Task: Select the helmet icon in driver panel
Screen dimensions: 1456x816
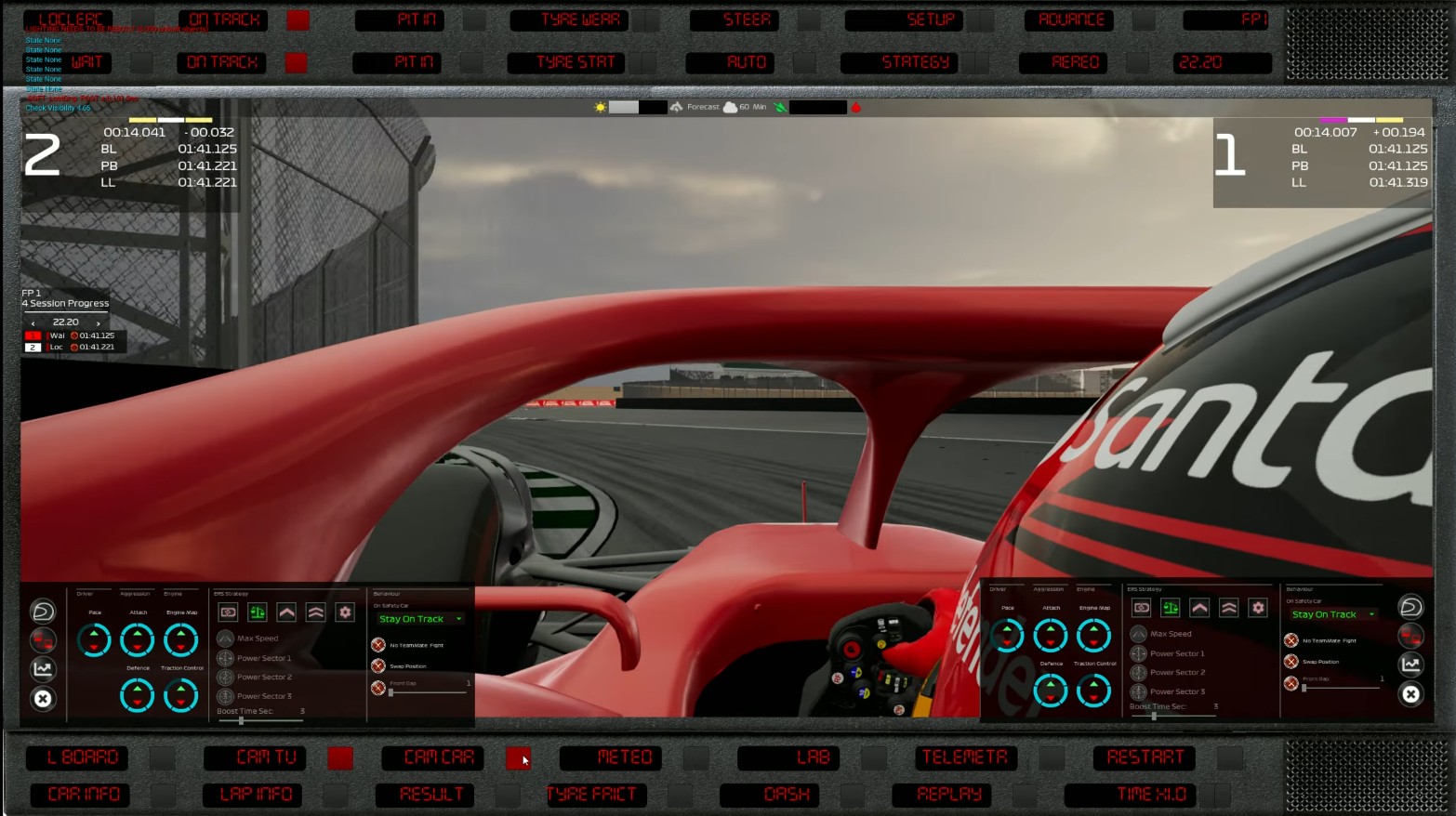Action: pos(43,612)
